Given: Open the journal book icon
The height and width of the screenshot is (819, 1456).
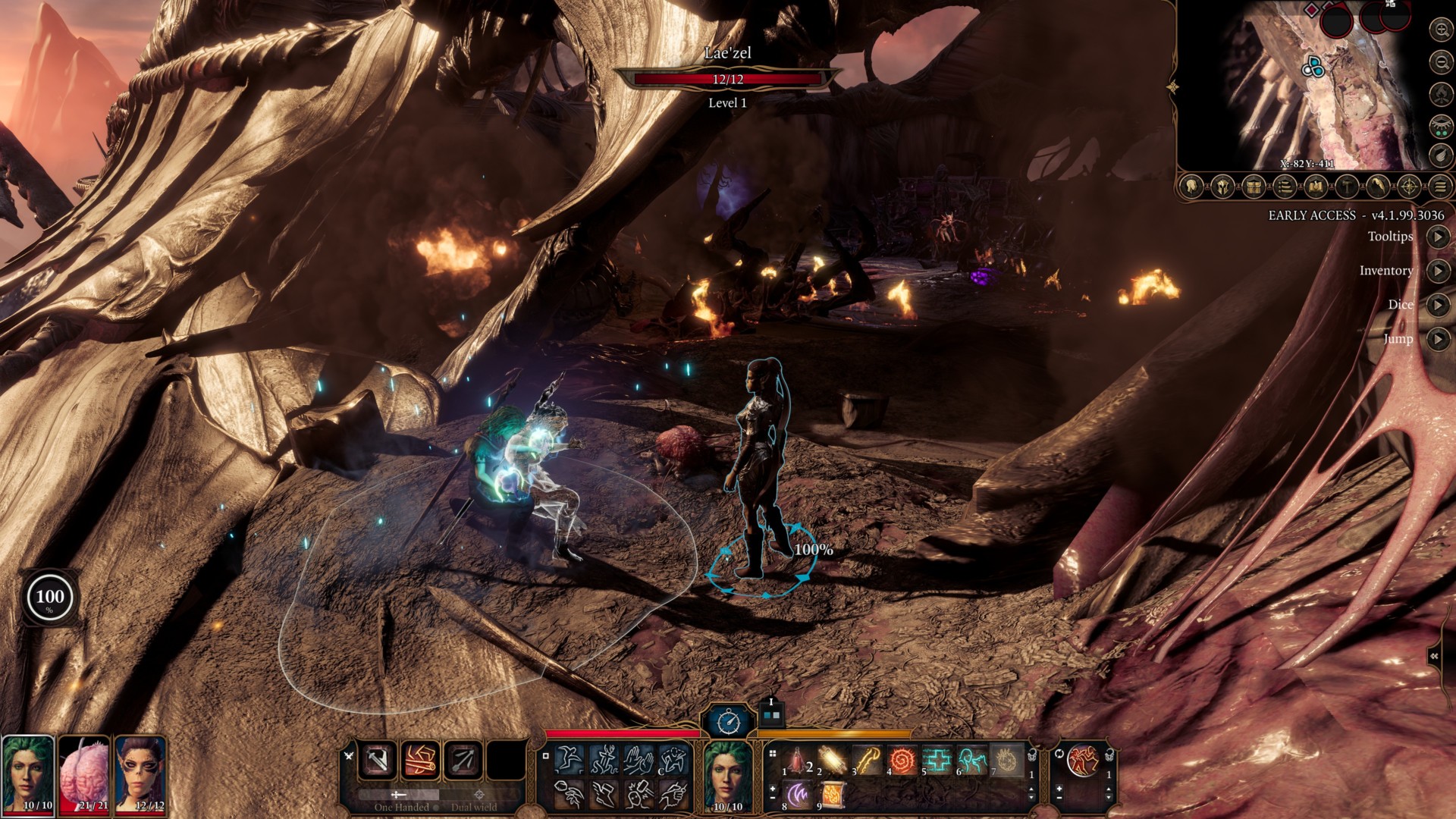Looking at the screenshot, I should click(1315, 186).
